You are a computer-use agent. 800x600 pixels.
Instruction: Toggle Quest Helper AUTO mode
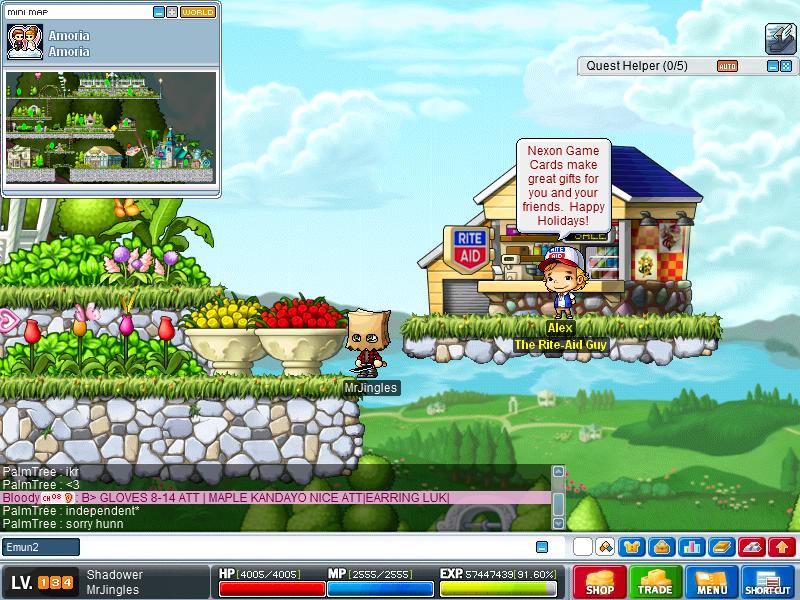pyautogui.click(x=727, y=66)
